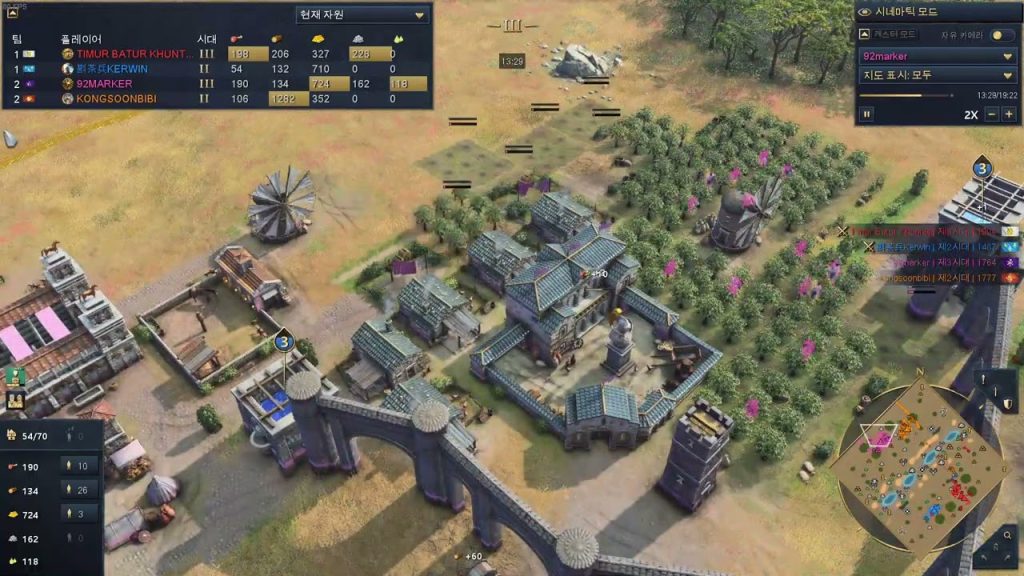Increase replay speed with plus button
Viewport: 1024px width, 576px height.
(x=1008, y=114)
